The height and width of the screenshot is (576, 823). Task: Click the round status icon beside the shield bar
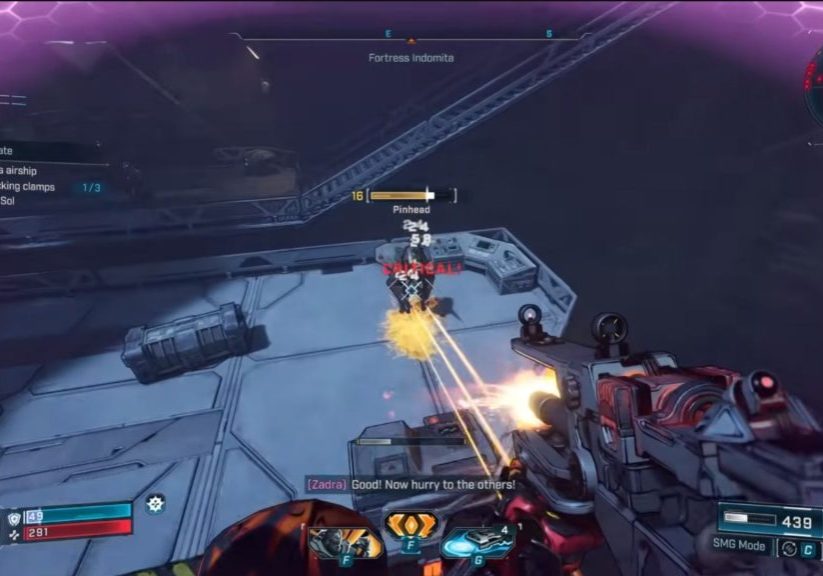tap(155, 504)
